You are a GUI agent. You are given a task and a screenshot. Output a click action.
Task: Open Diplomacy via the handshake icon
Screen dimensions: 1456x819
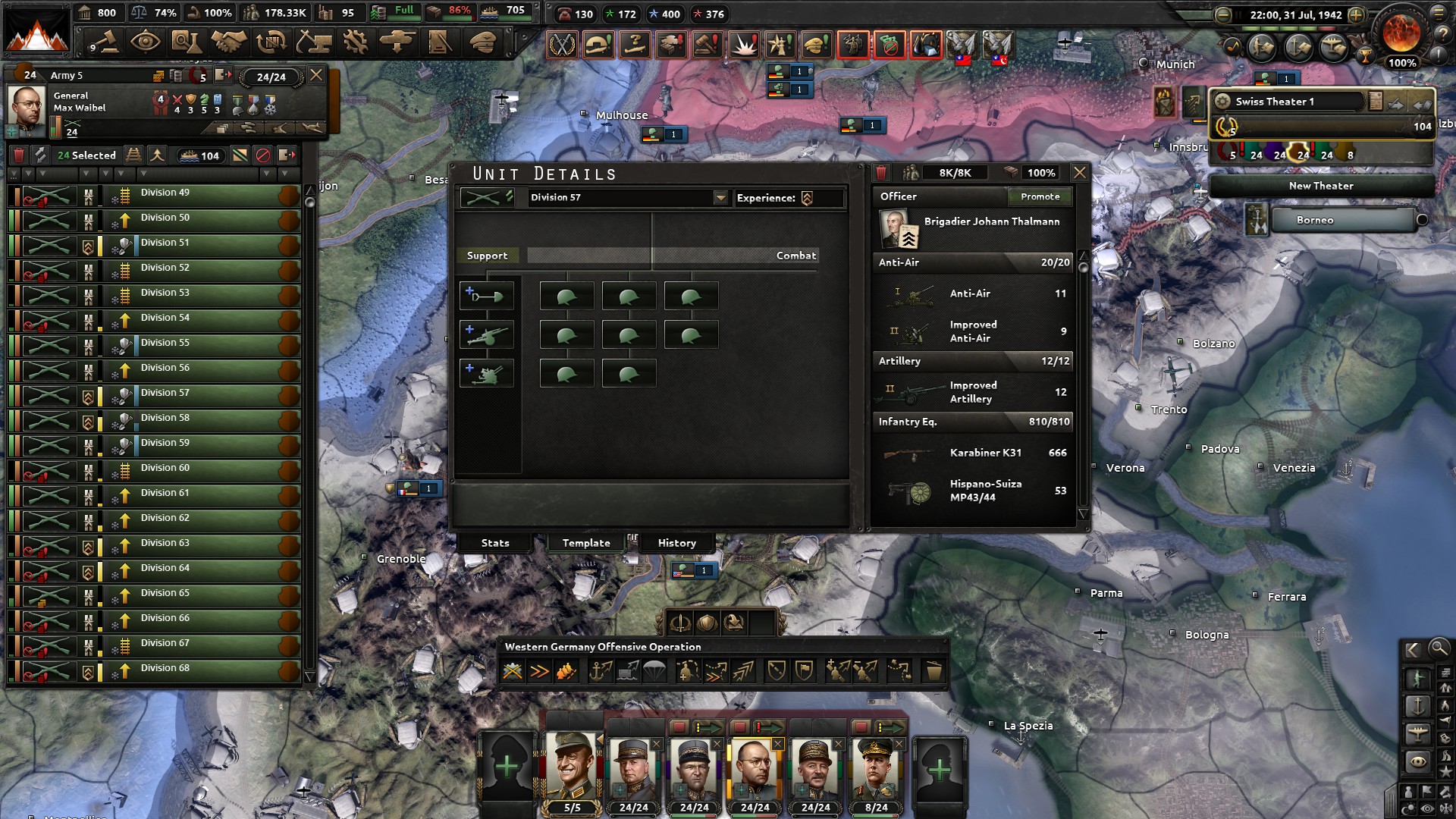pos(236,43)
